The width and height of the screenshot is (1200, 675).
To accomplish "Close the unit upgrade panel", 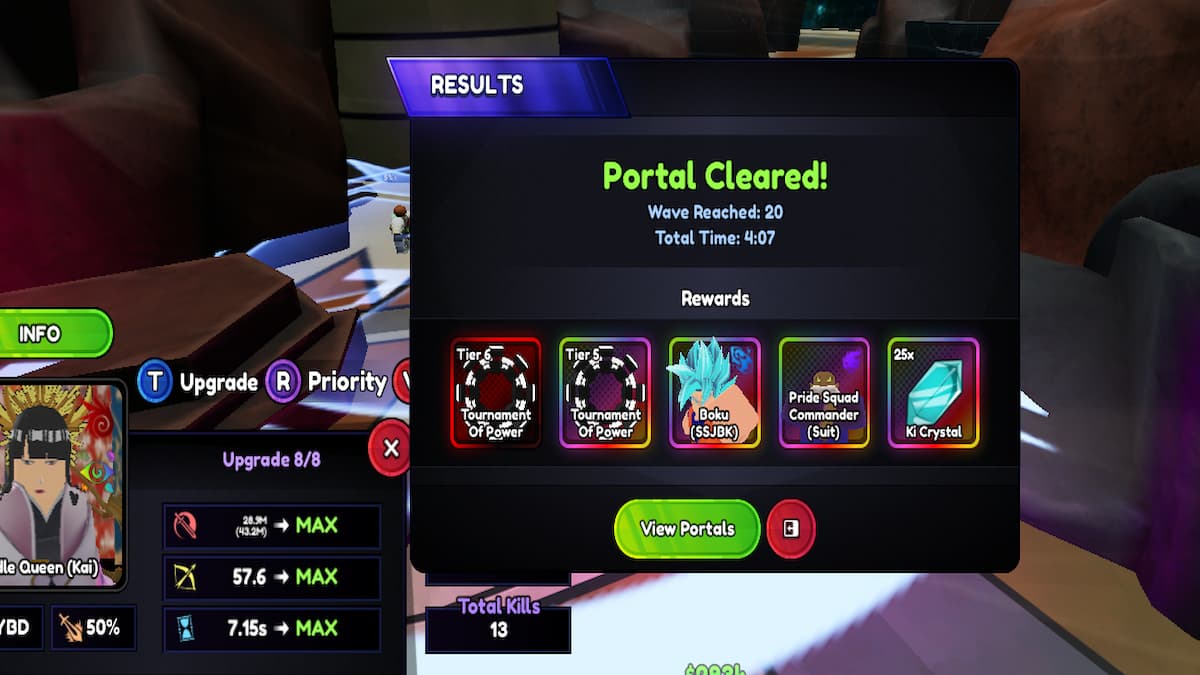I will point(391,448).
